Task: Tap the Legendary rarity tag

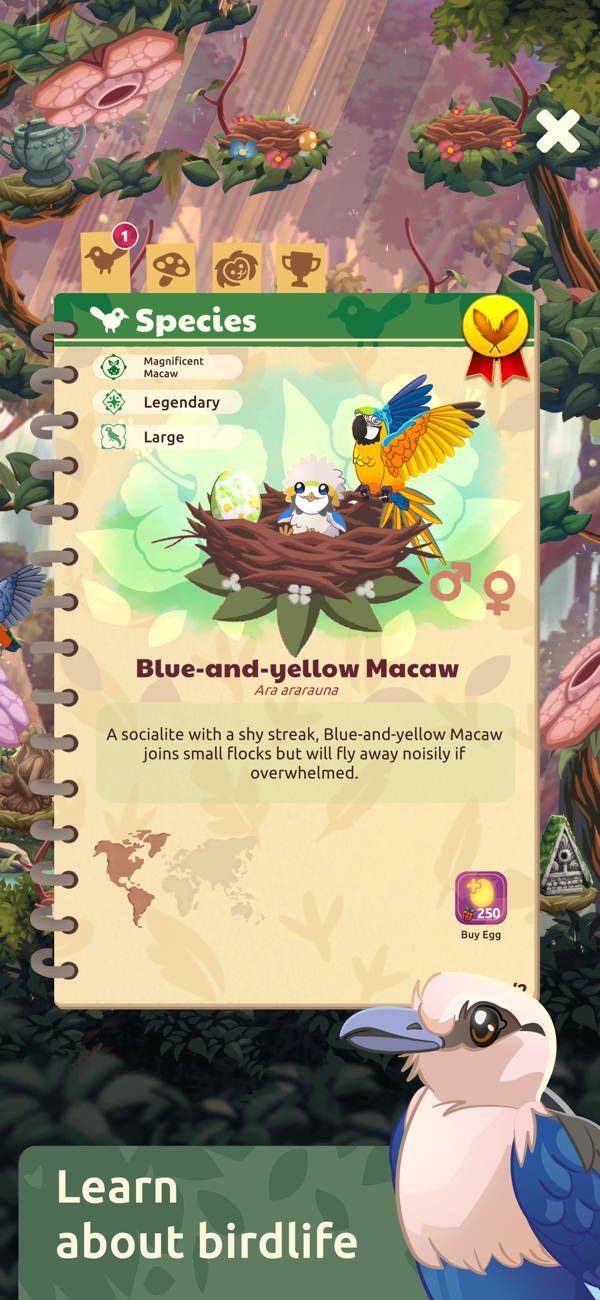Action: [168, 402]
